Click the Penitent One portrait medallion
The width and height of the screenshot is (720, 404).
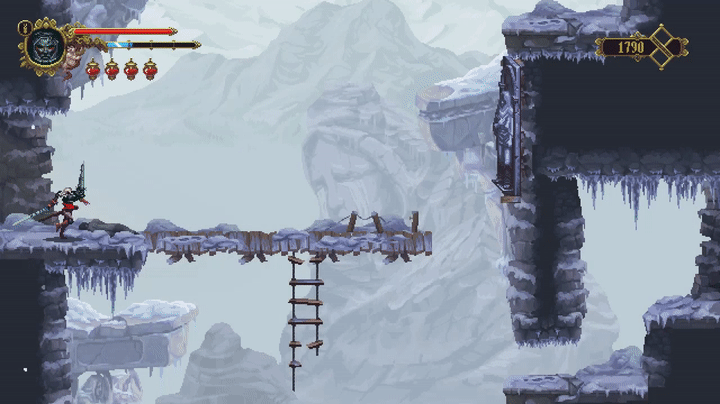45,46
